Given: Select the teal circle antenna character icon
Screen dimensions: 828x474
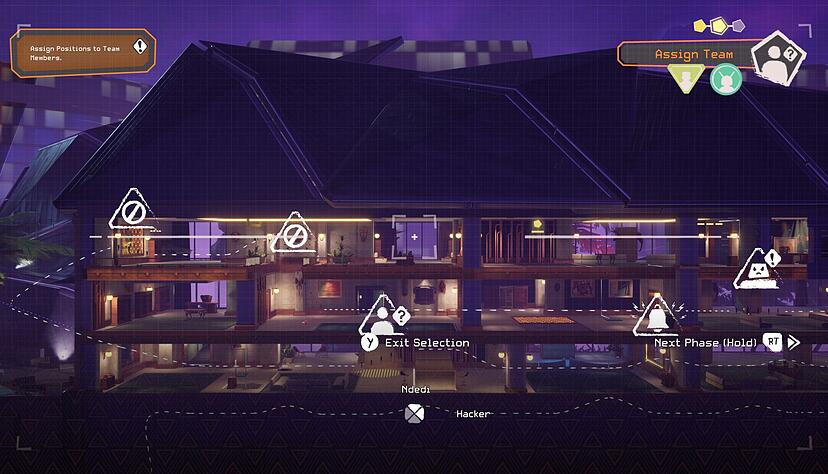Looking at the screenshot, I should [725, 79].
